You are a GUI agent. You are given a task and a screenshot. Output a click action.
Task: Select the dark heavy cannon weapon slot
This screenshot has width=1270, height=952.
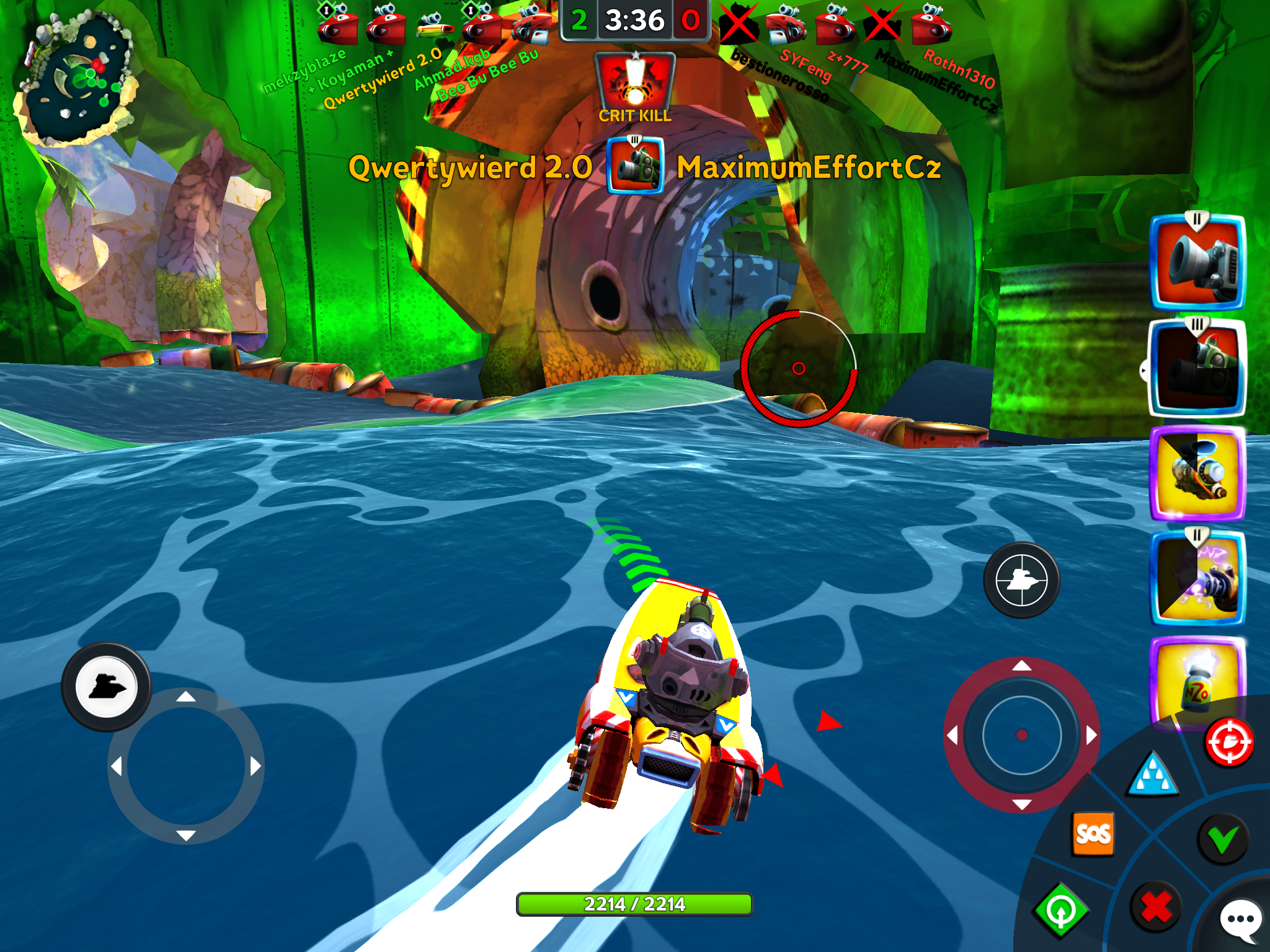pyautogui.click(x=1197, y=367)
